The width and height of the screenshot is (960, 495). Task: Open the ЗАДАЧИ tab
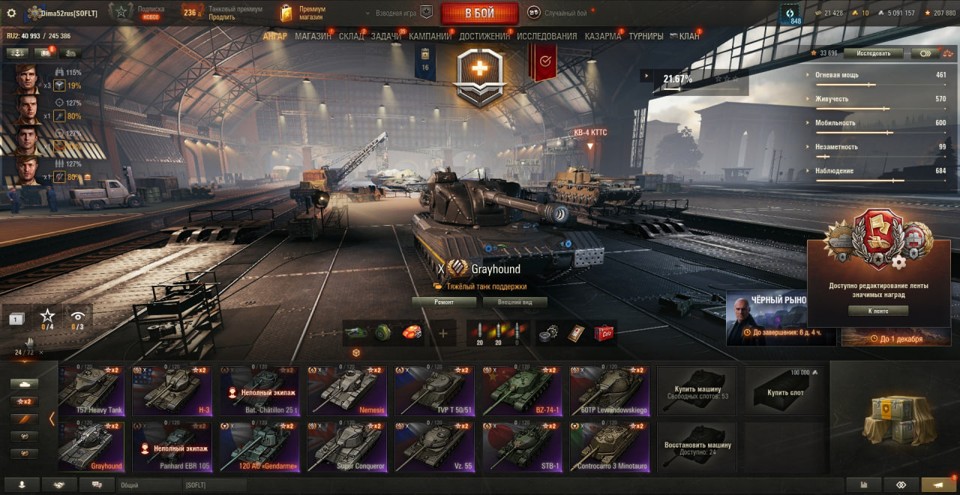[x=387, y=36]
